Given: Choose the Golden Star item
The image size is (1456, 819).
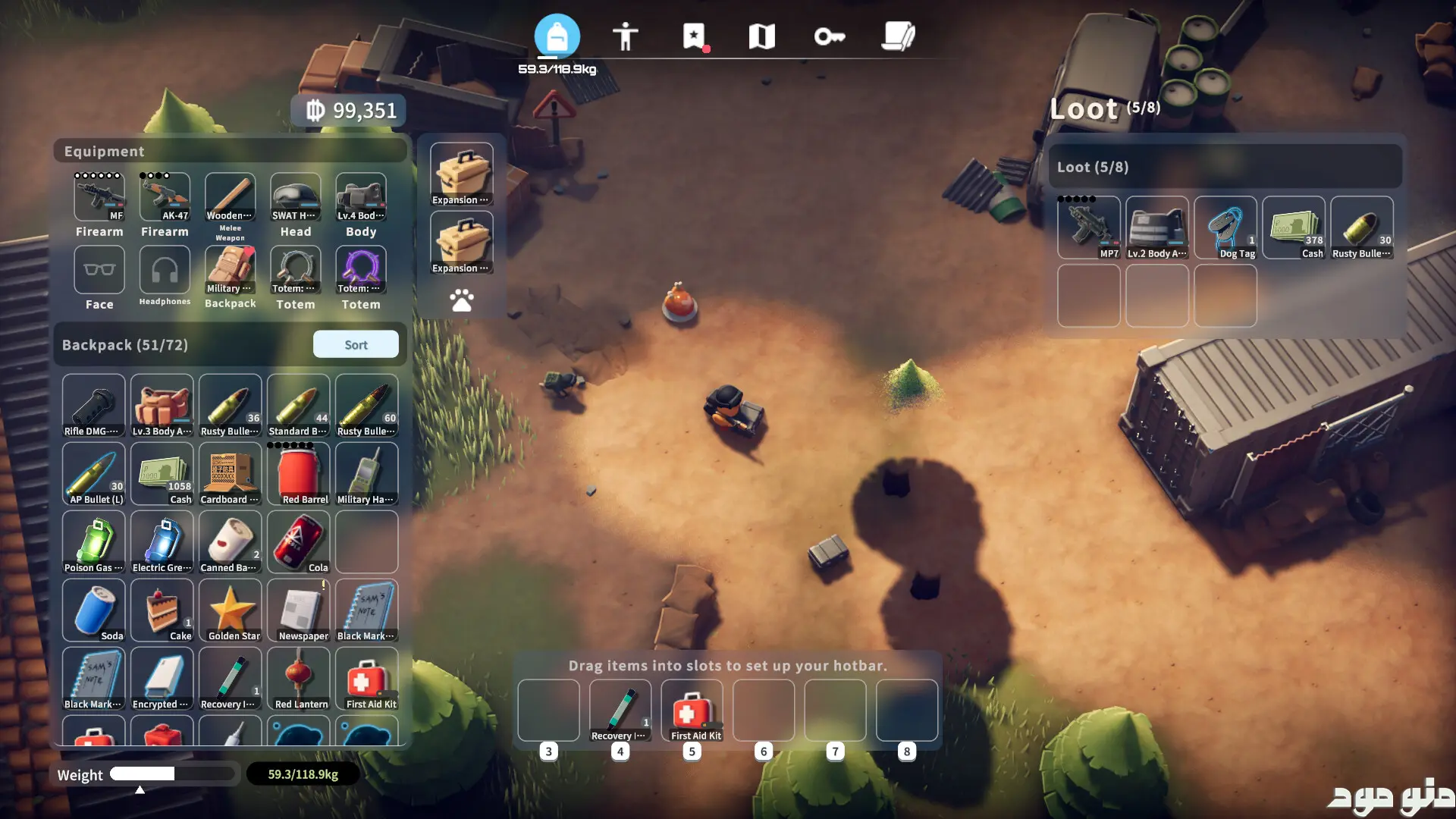Looking at the screenshot, I should [x=230, y=610].
